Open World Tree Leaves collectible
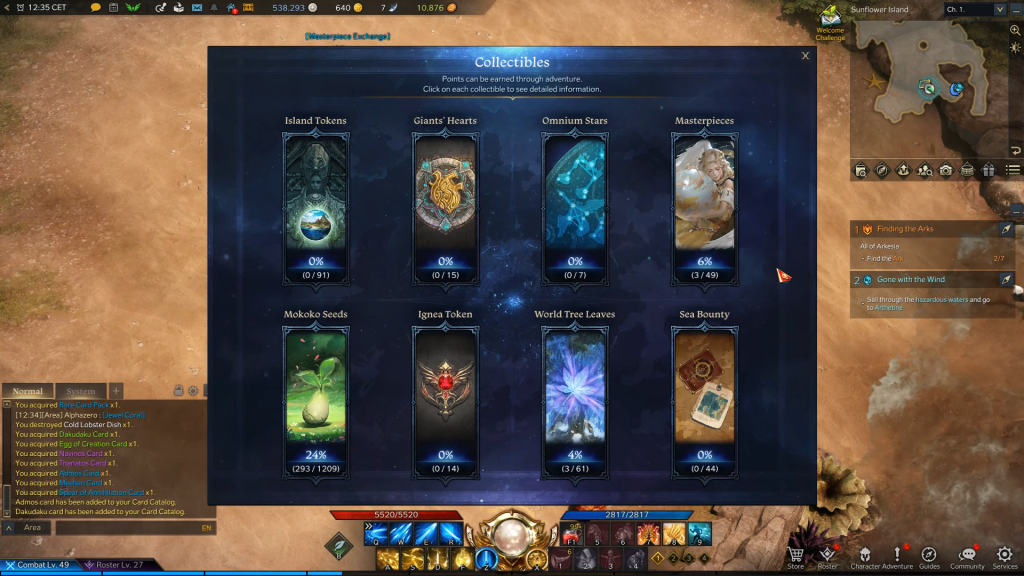This screenshot has width=1024, height=576. click(575, 398)
